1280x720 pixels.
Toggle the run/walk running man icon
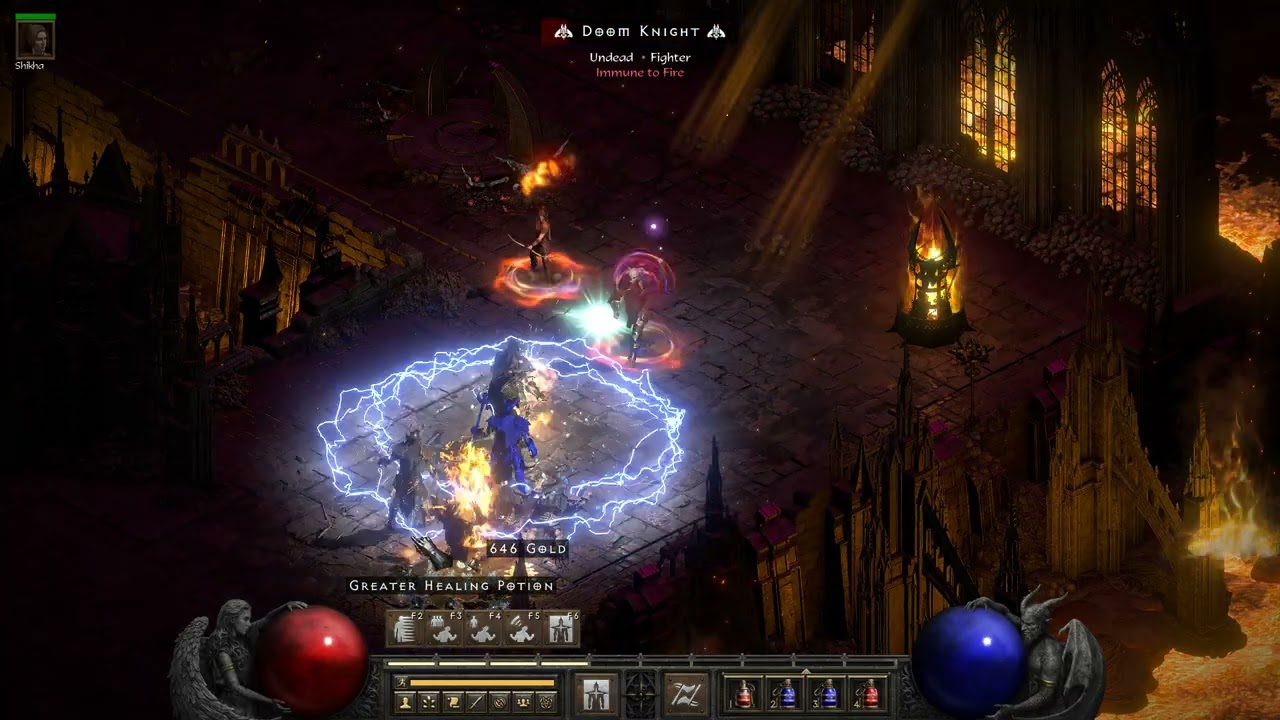click(403, 683)
